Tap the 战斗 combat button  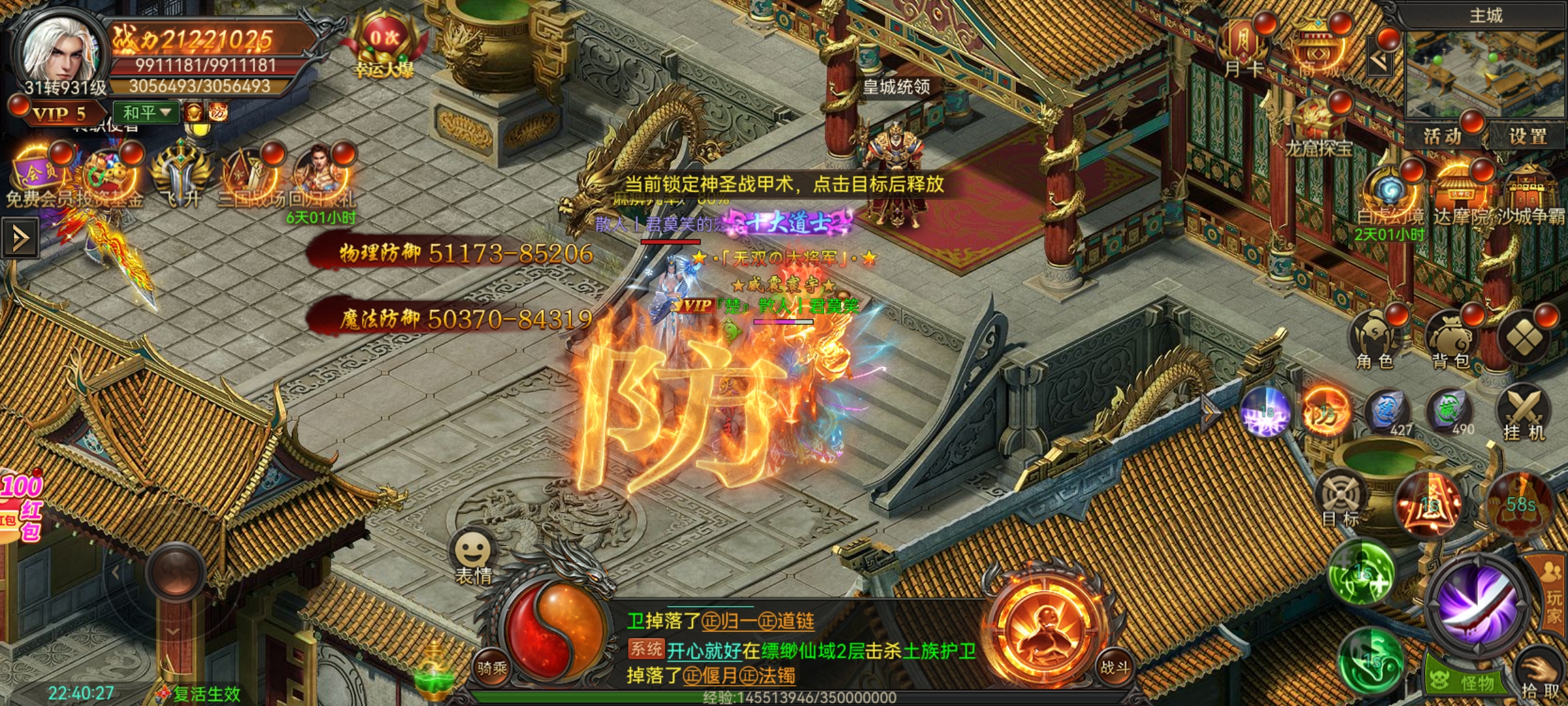tap(1115, 667)
